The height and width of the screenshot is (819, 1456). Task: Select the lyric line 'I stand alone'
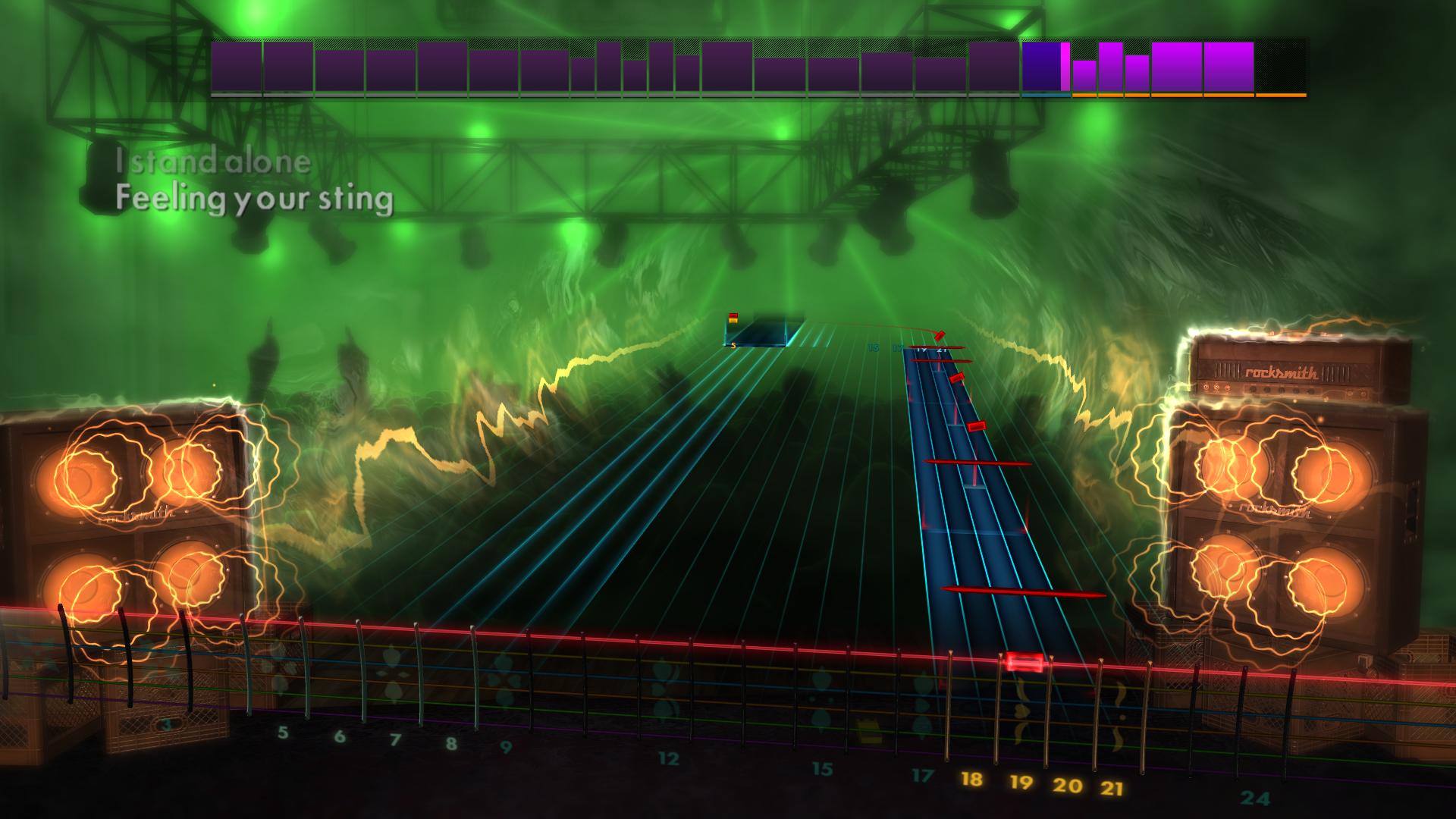click(x=212, y=162)
